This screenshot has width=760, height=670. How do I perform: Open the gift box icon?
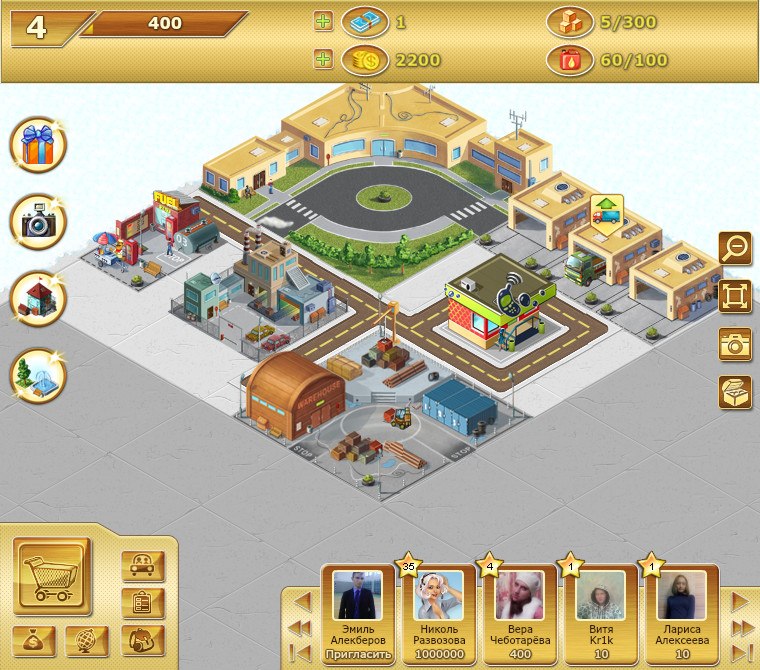click(x=38, y=145)
